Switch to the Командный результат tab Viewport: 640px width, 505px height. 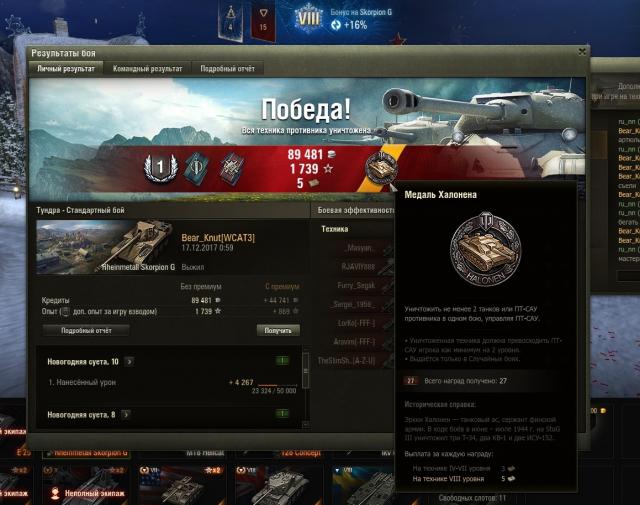[x=146, y=69]
